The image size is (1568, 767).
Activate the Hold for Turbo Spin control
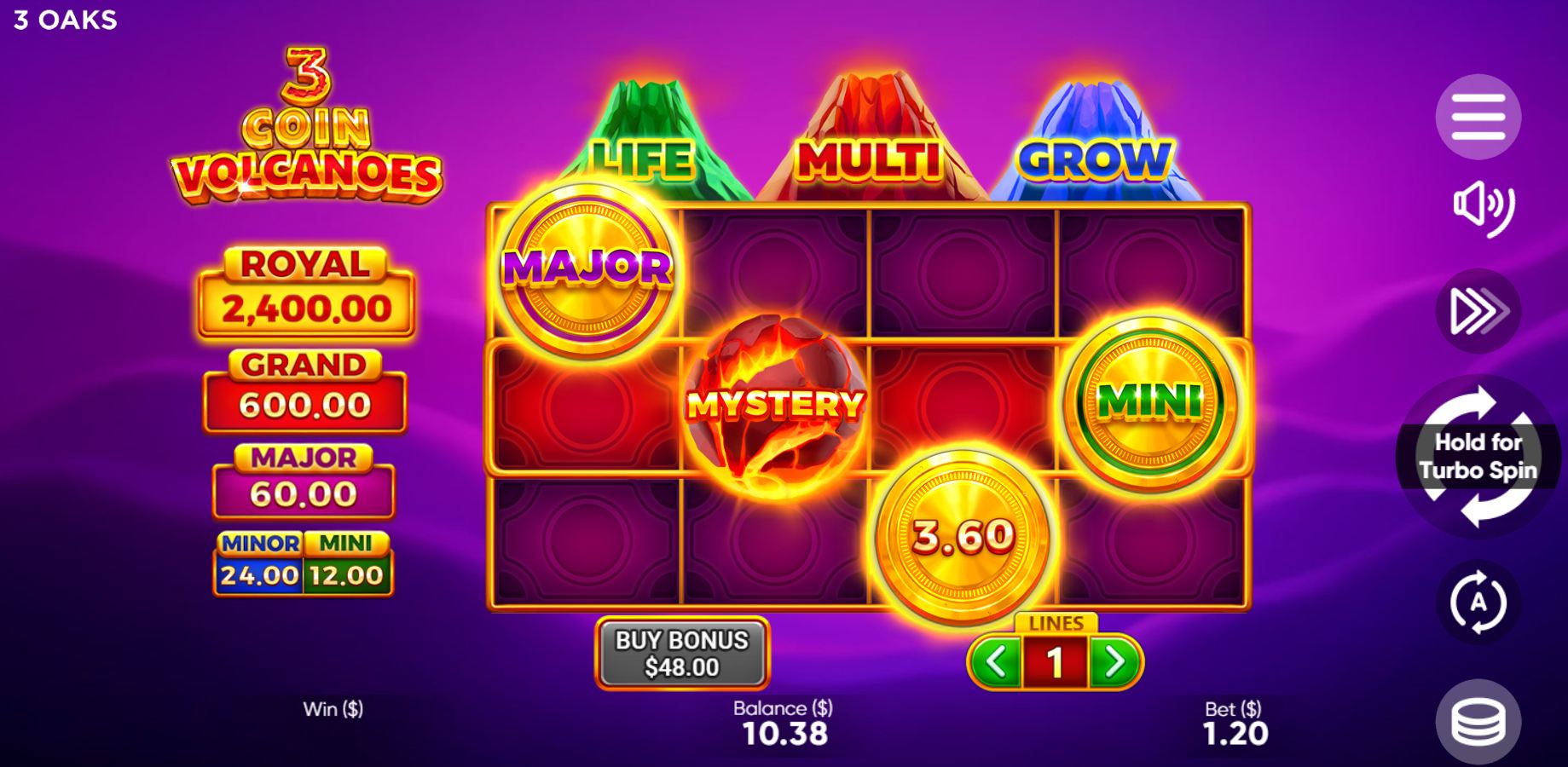(1478, 456)
